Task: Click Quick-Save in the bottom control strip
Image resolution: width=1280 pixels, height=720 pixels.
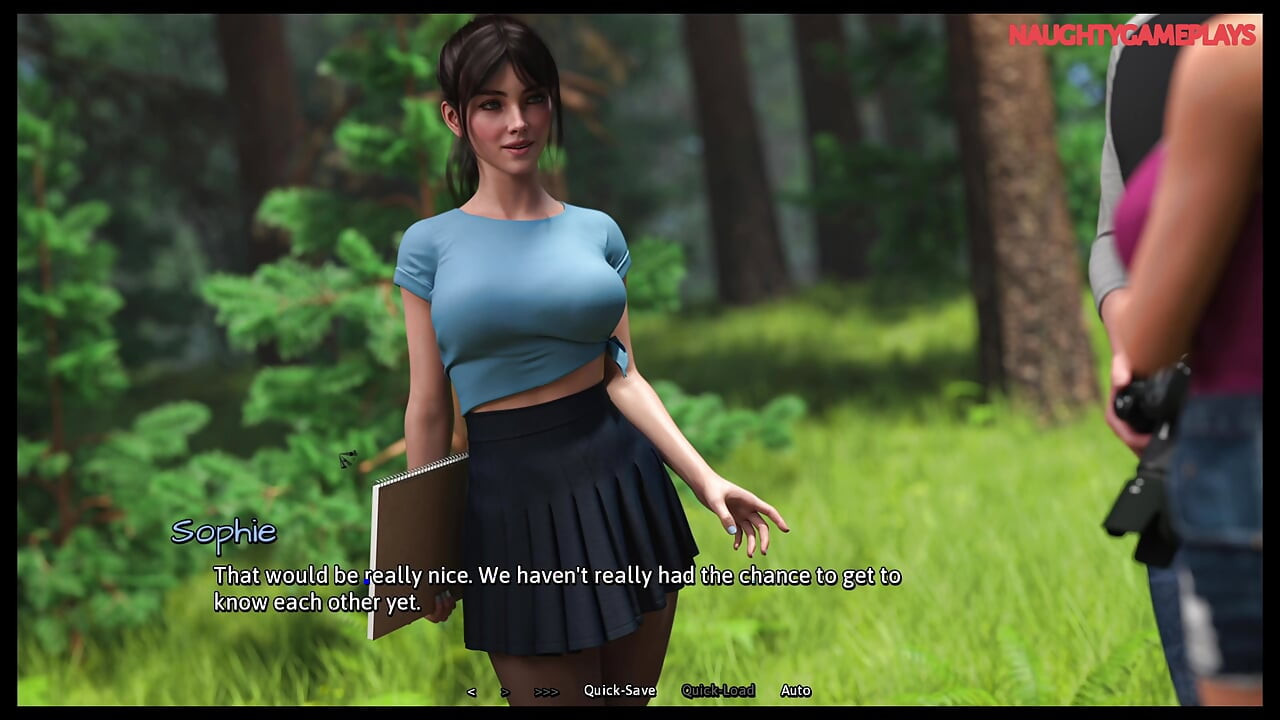Action: 620,690
